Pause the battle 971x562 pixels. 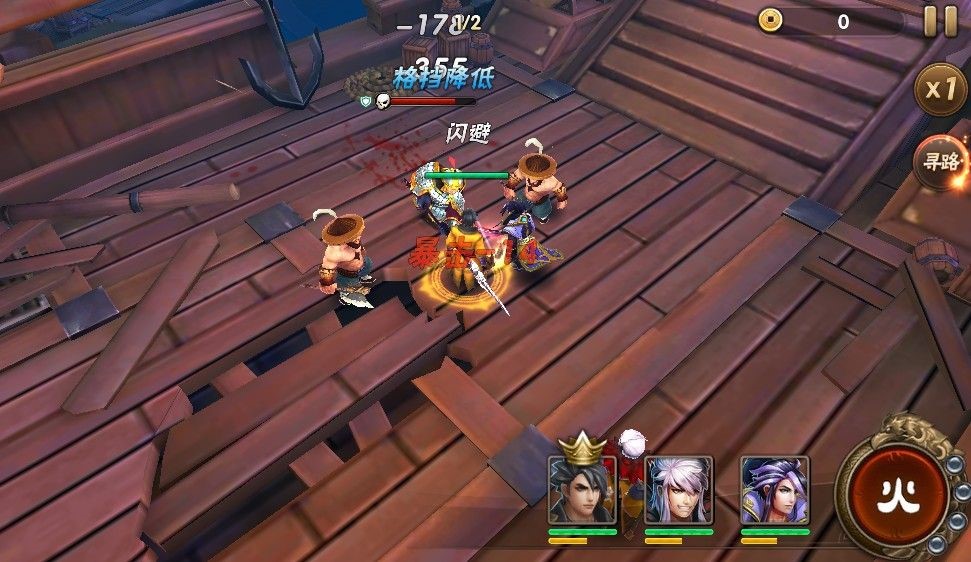pyautogui.click(x=940, y=21)
